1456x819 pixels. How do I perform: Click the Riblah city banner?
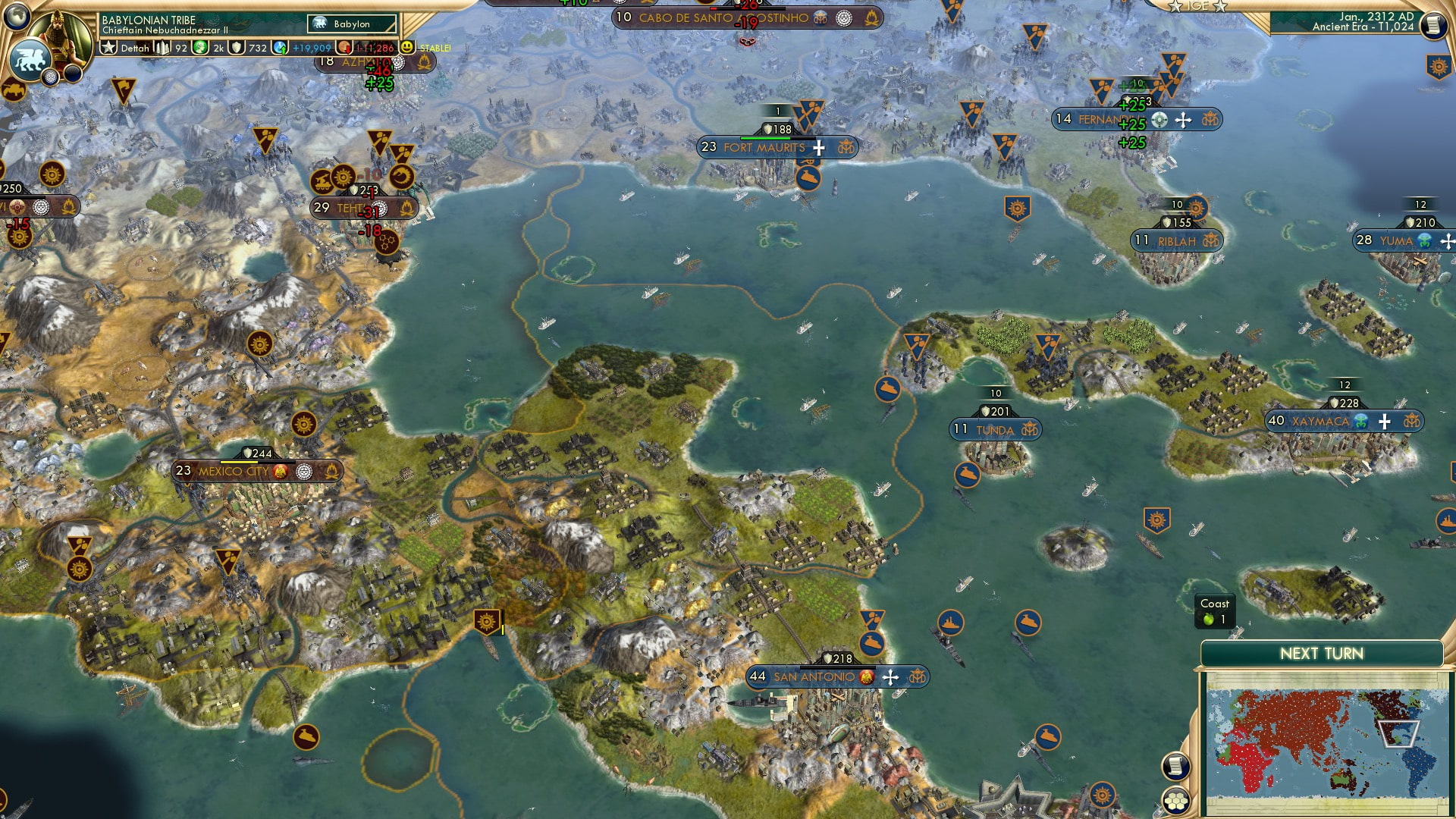pyautogui.click(x=1176, y=241)
